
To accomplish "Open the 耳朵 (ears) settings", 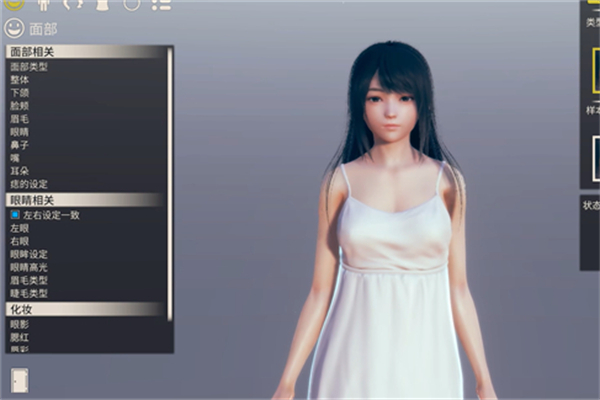I will click(x=20, y=171).
